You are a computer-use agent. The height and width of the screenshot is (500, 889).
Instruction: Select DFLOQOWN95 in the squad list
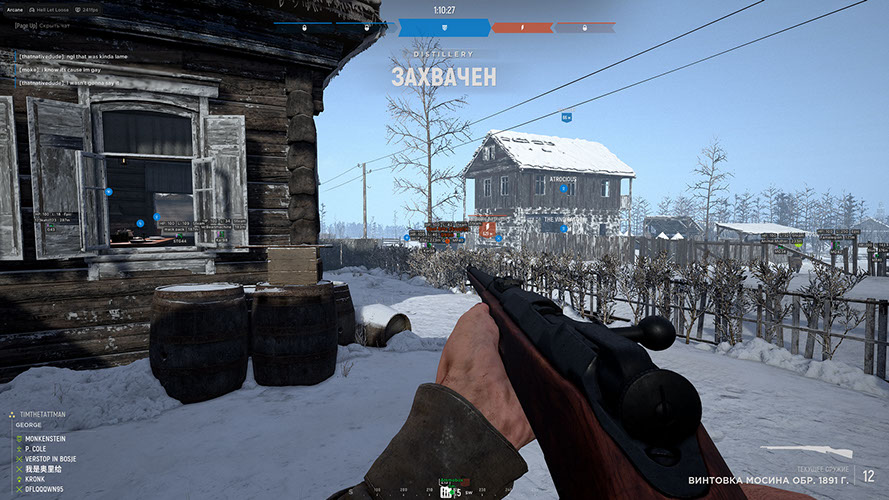47,489
